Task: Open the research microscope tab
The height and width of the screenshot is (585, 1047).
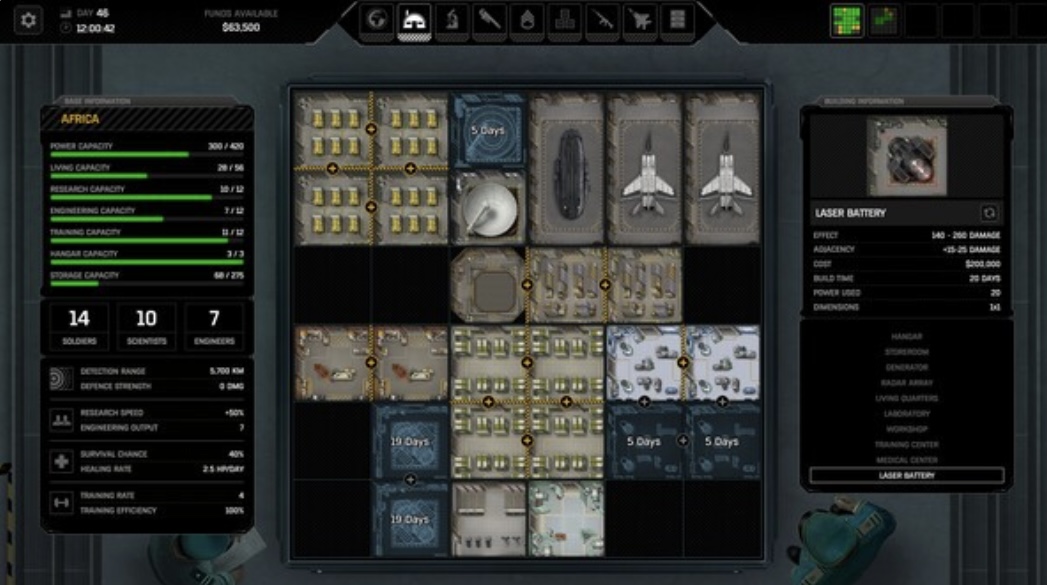Action: click(452, 20)
